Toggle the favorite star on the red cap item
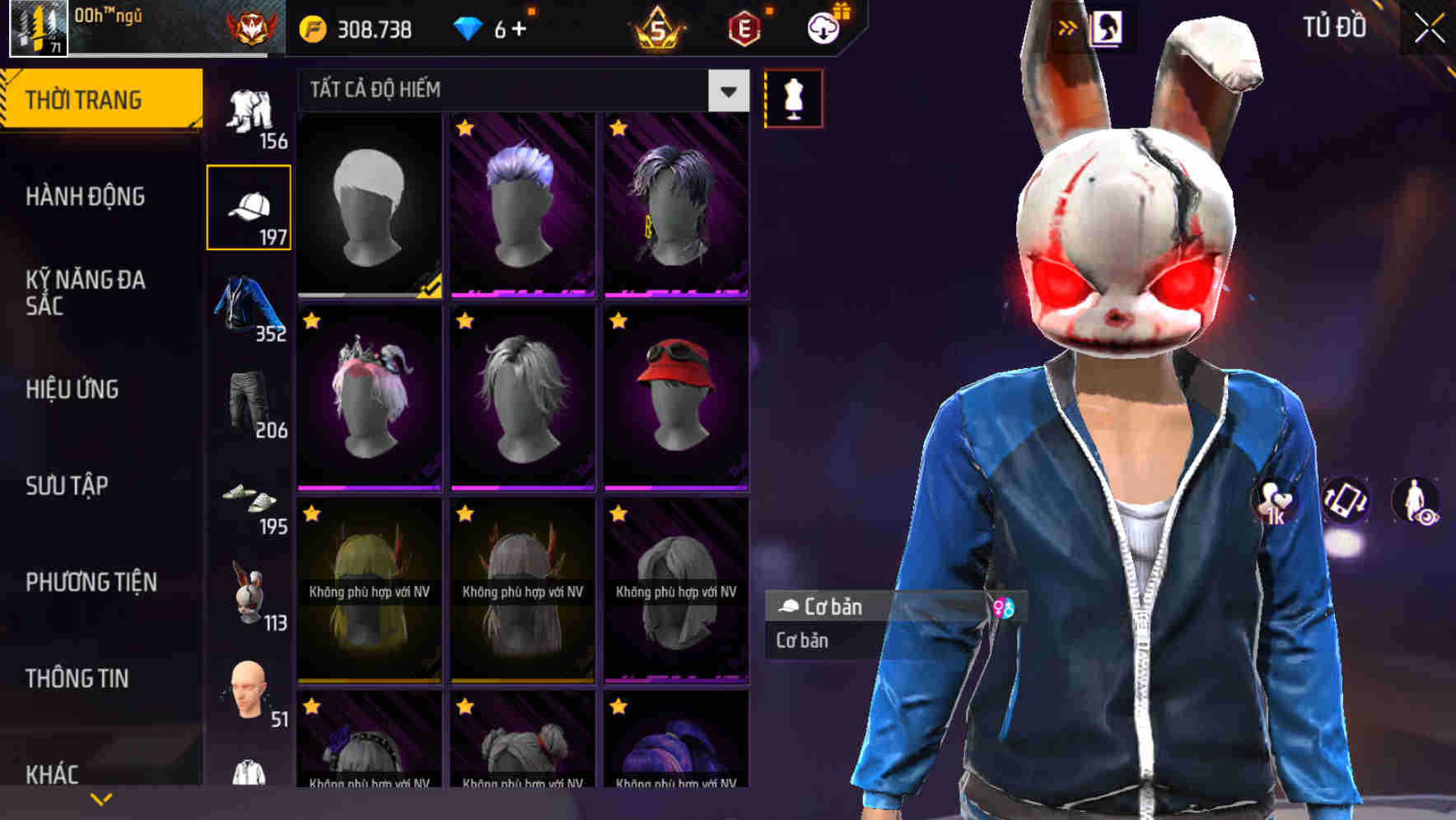 pyautogui.click(x=619, y=321)
